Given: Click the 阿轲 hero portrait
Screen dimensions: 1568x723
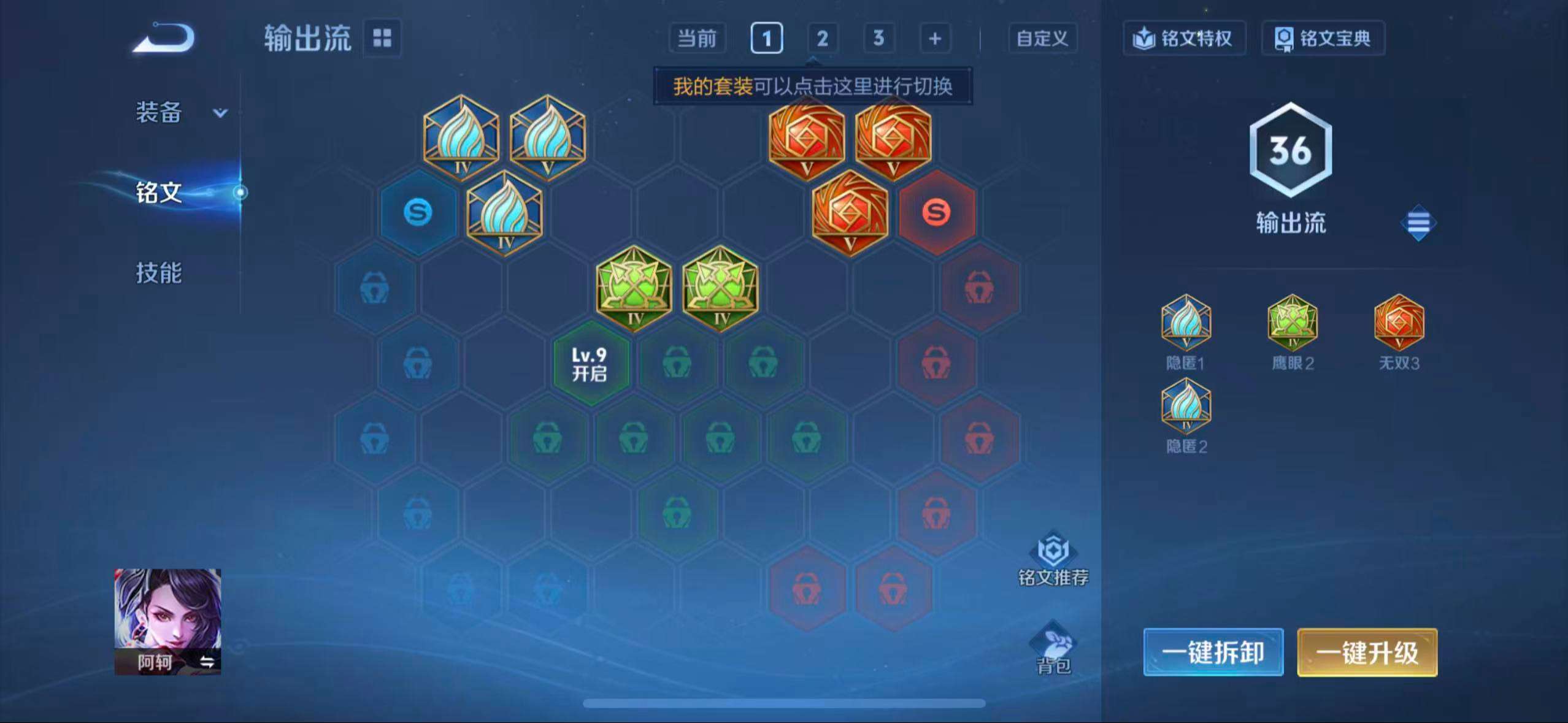Looking at the screenshot, I should point(166,619).
